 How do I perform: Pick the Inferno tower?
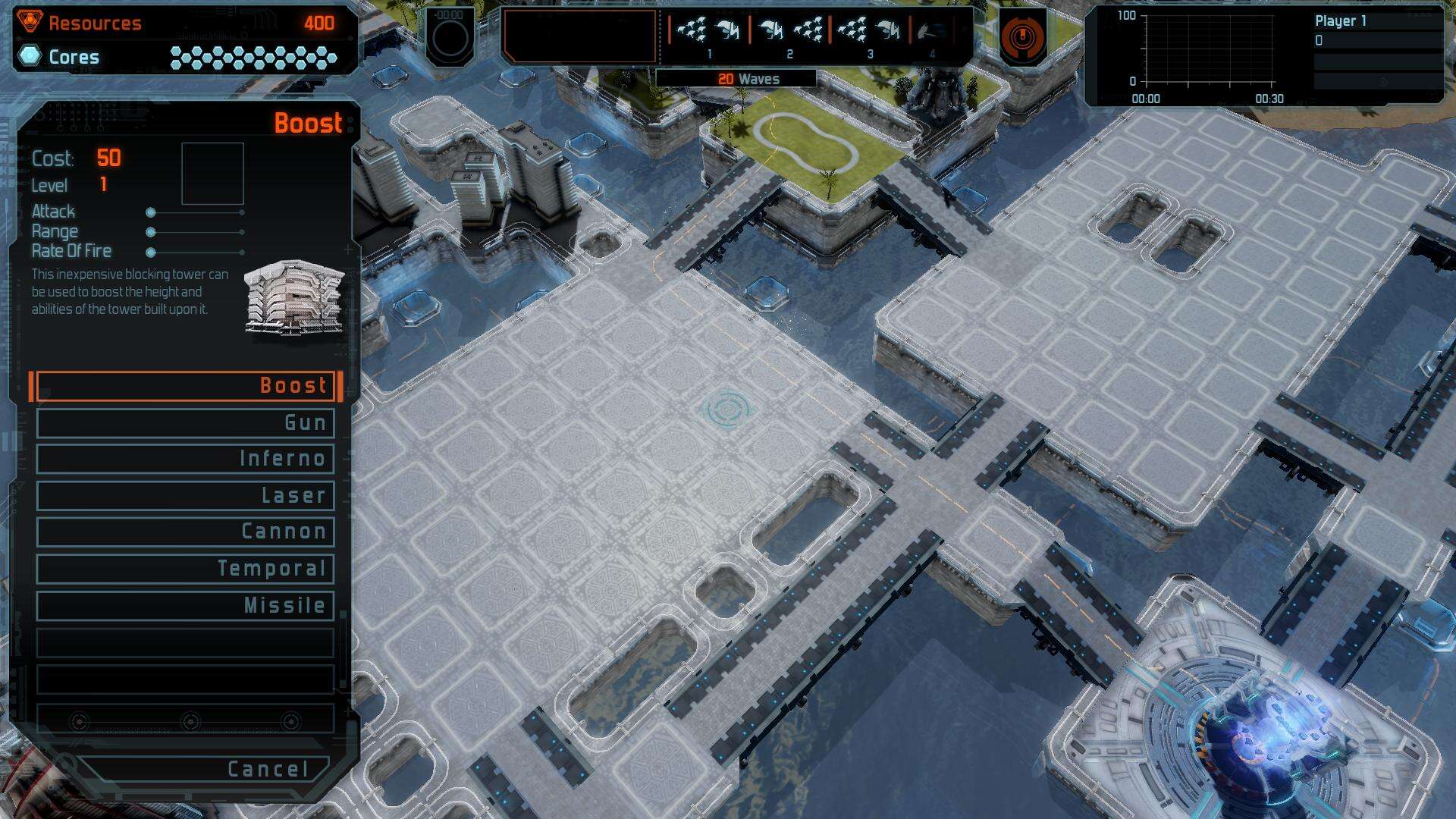pyautogui.click(x=186, y=459)
